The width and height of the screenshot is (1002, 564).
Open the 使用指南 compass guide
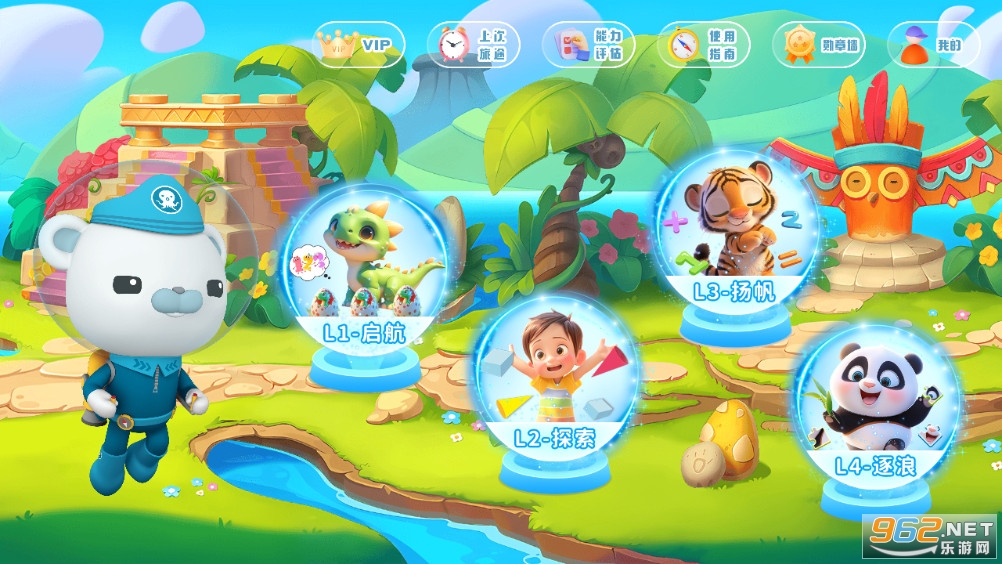pos(704,44)
